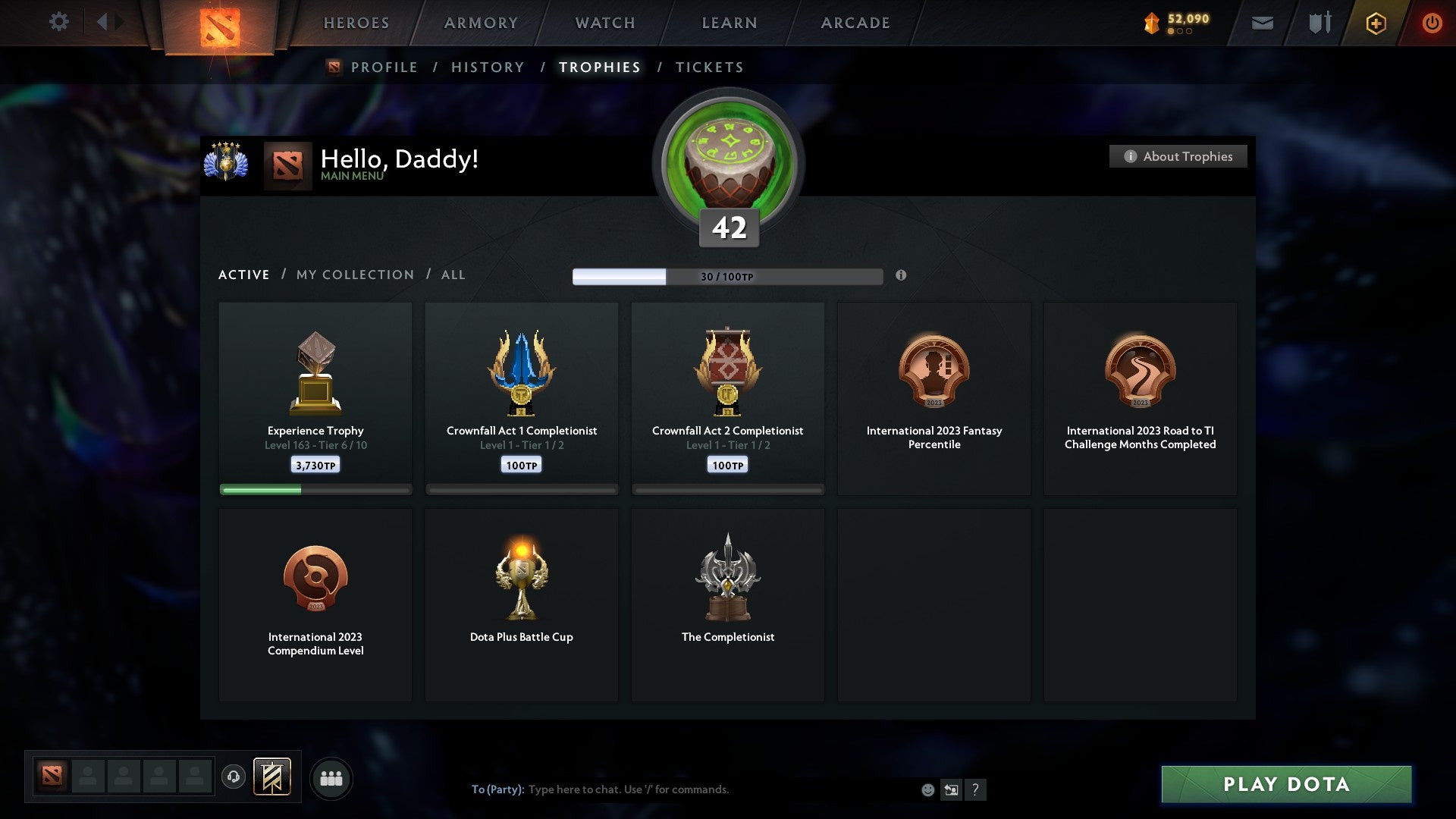Viewport: 1456px width, 819px height.
Task: Click the headset voice chat icon
Action: (x=233, y=777)
